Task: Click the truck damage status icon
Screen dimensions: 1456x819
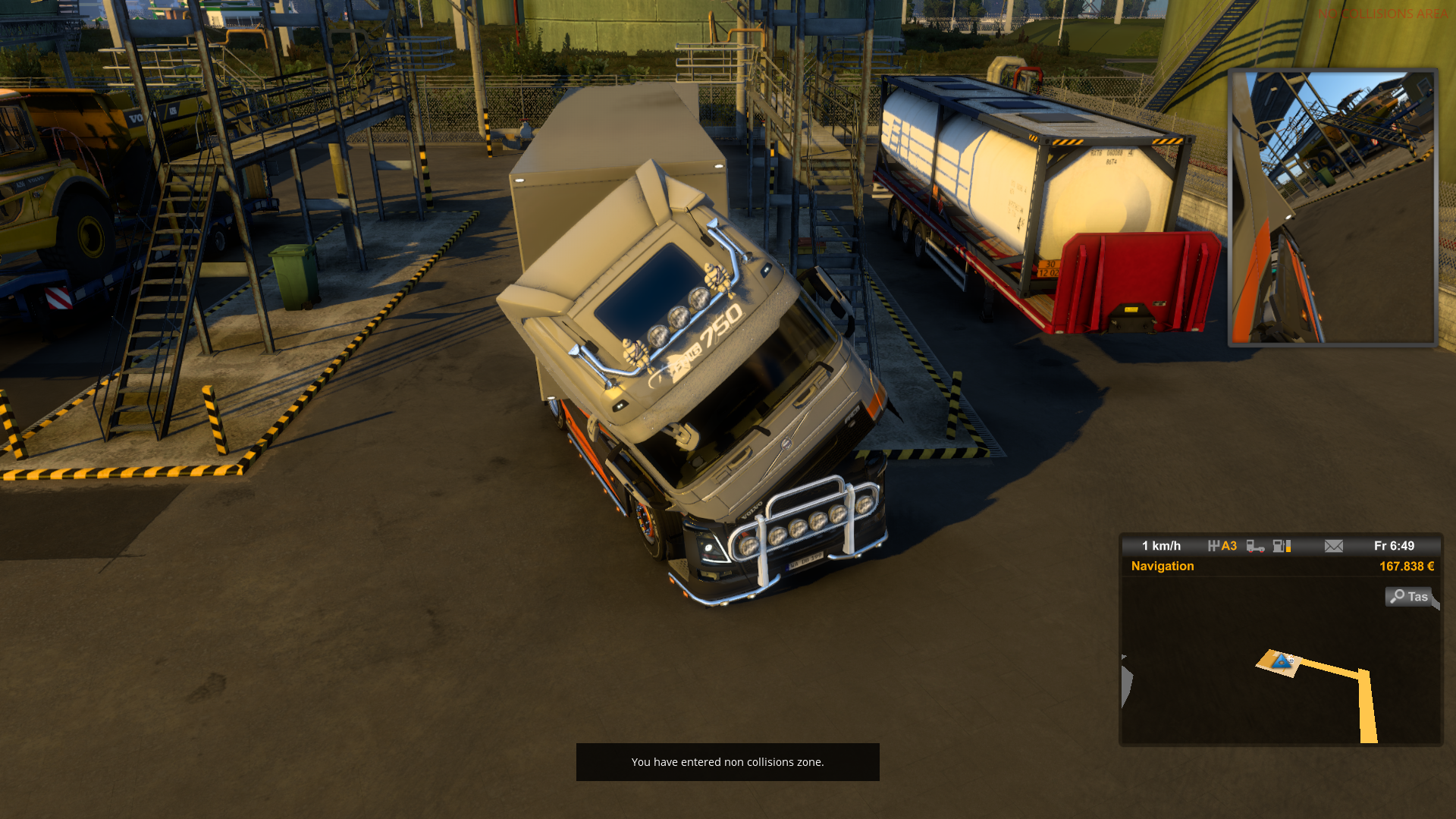Action: (x=1255, y=546)
